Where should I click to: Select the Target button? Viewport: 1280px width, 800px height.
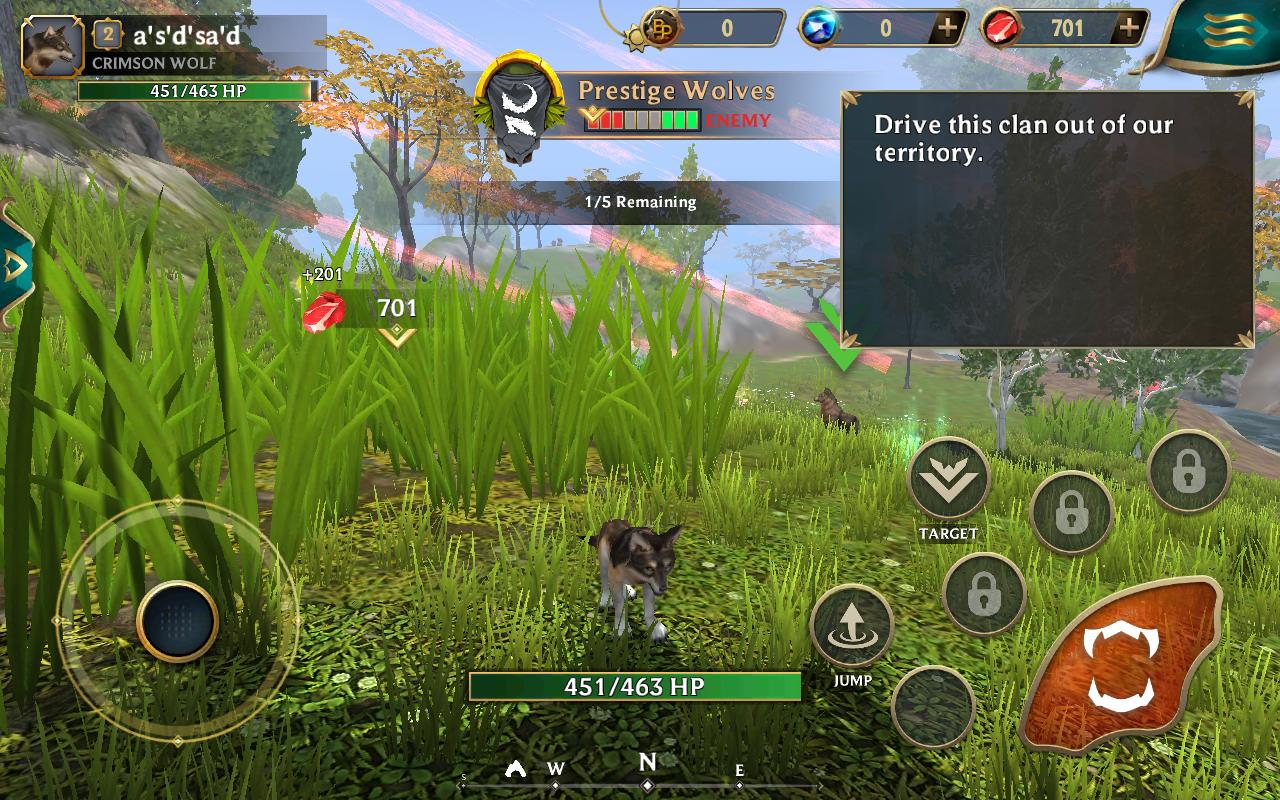(948, 480)
